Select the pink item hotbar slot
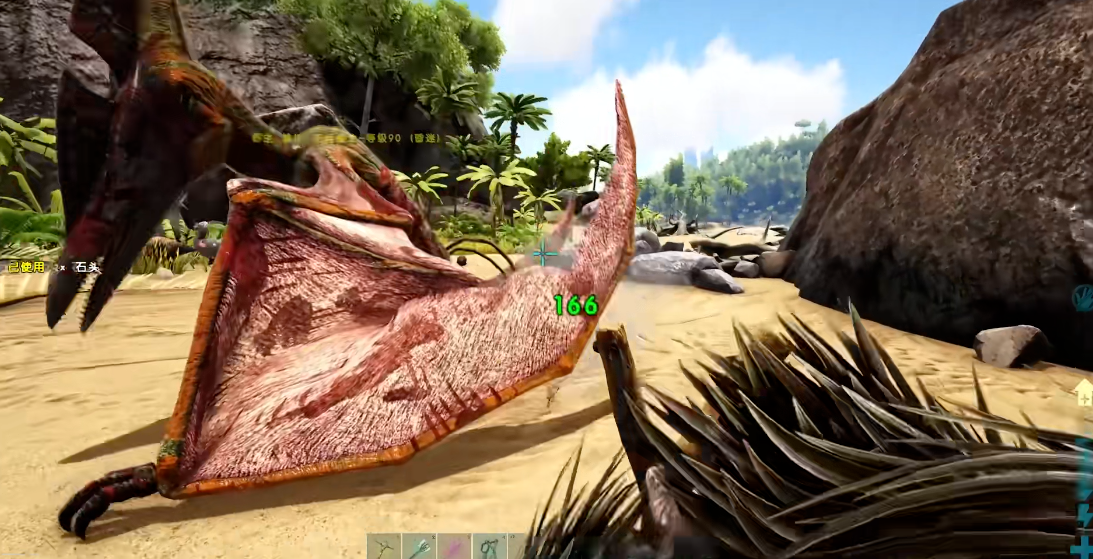Image resolution: width=1093 pixels, height=559 pixels. click(454, 547)
